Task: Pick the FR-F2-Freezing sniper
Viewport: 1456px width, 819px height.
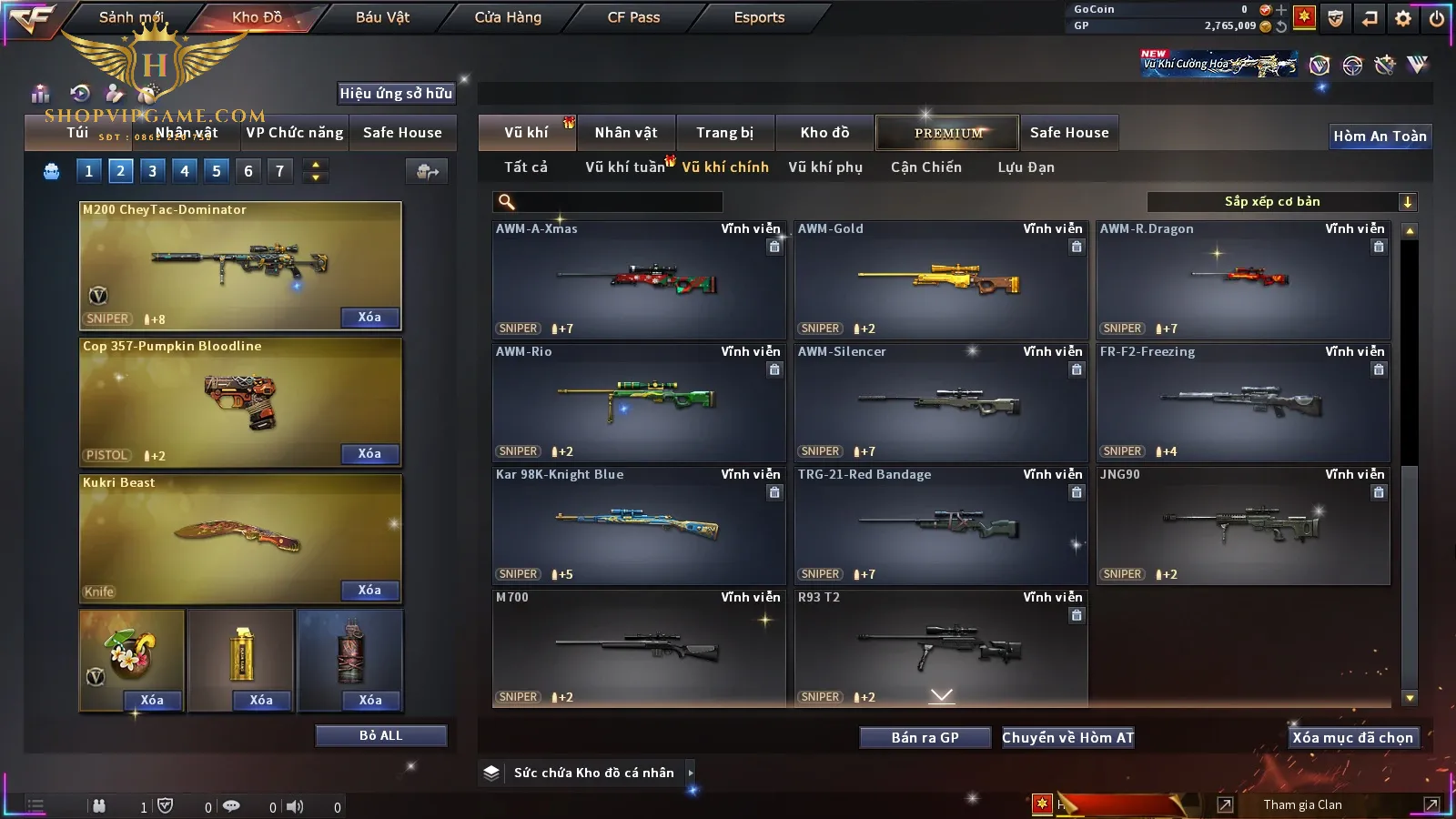Action: pos(1243,402)
